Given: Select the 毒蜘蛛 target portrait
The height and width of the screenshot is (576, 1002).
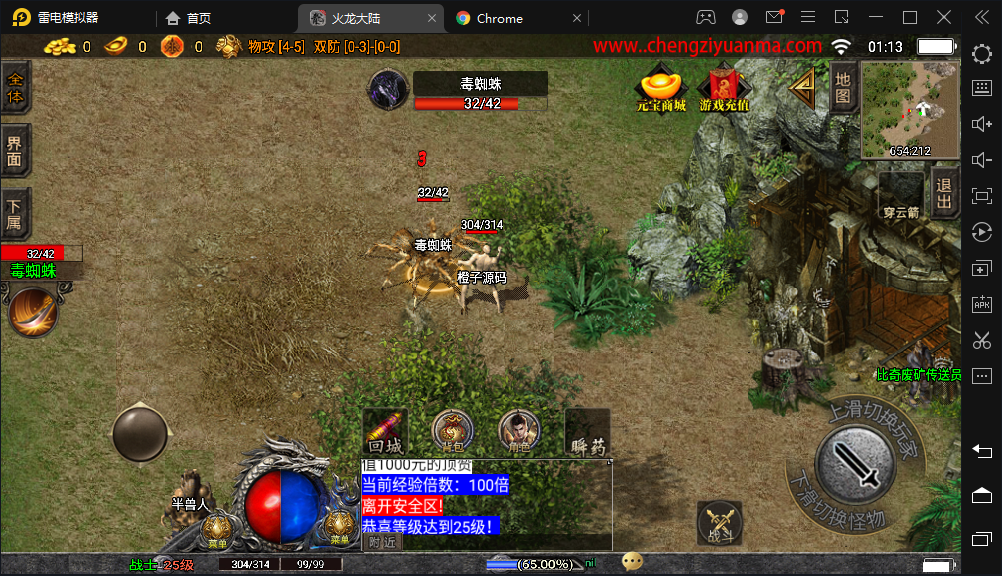Looking at the screenshot, I should tap(388, 89).
